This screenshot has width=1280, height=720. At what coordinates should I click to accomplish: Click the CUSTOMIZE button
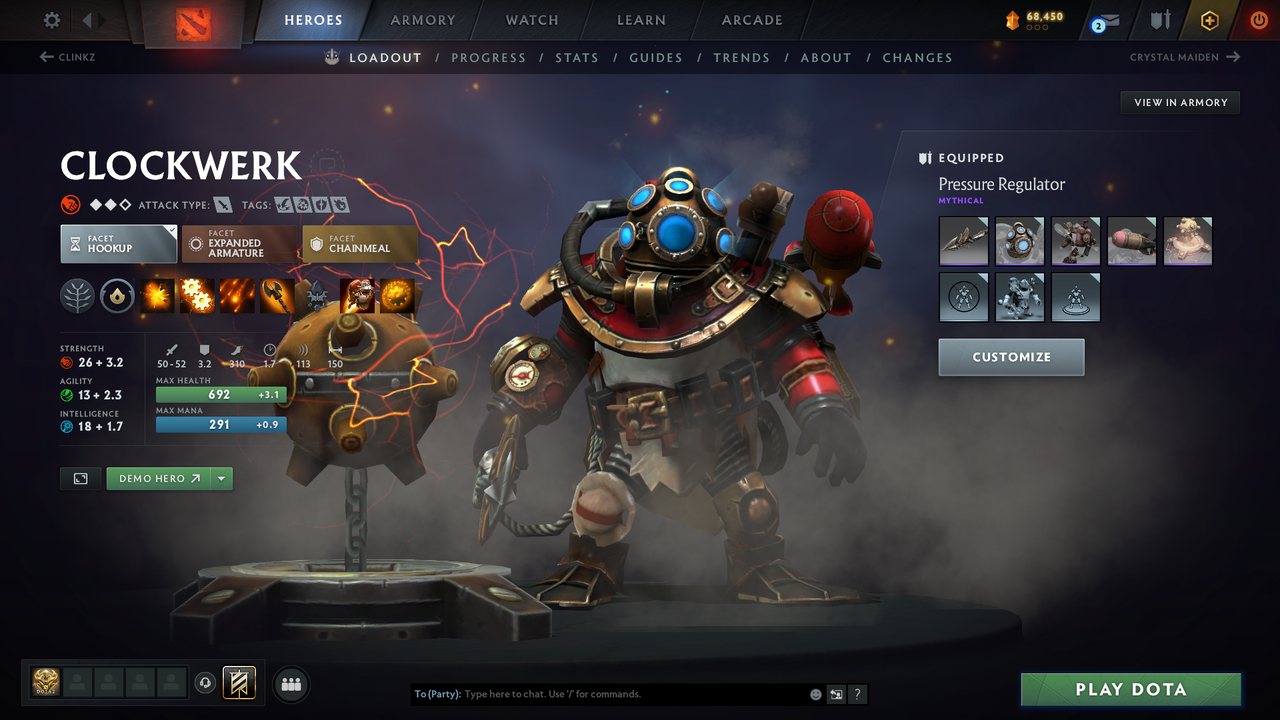(x=1011, y=357)
